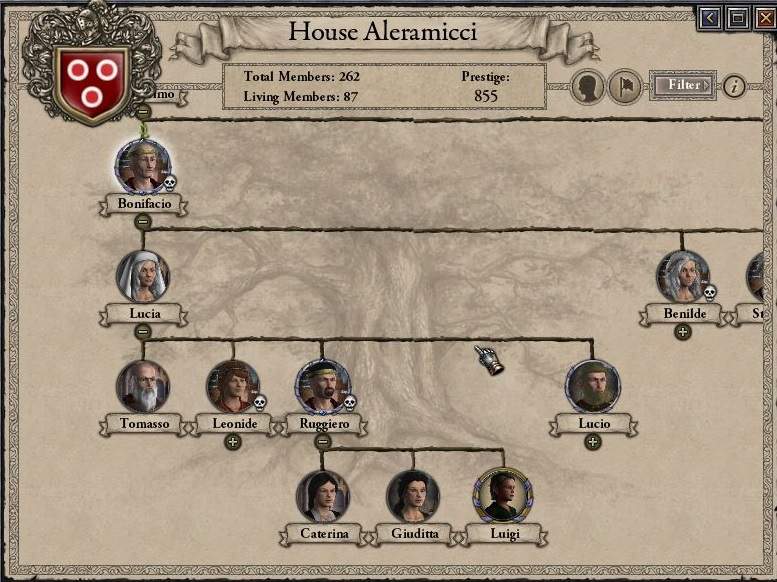Select Benilde's portrait
Viewport: 777px width, 582px height.
[683, 277]
